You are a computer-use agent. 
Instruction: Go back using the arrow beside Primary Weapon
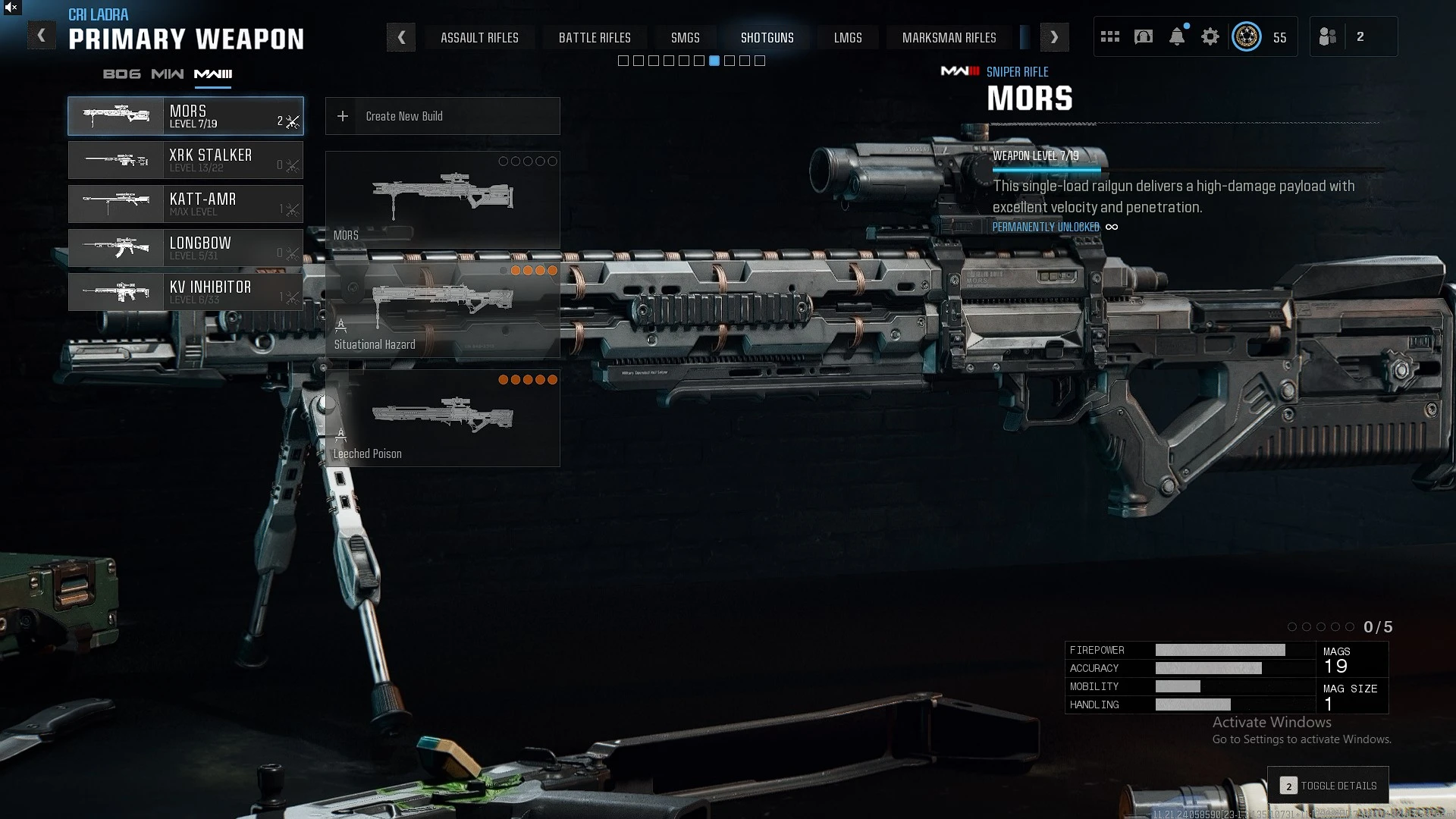42,36
